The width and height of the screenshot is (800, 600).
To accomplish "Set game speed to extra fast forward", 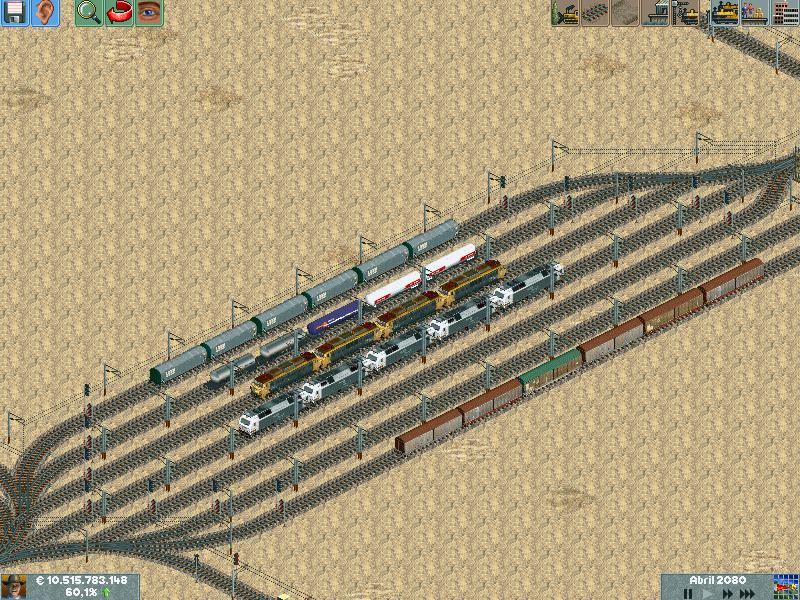I will 748,594.
